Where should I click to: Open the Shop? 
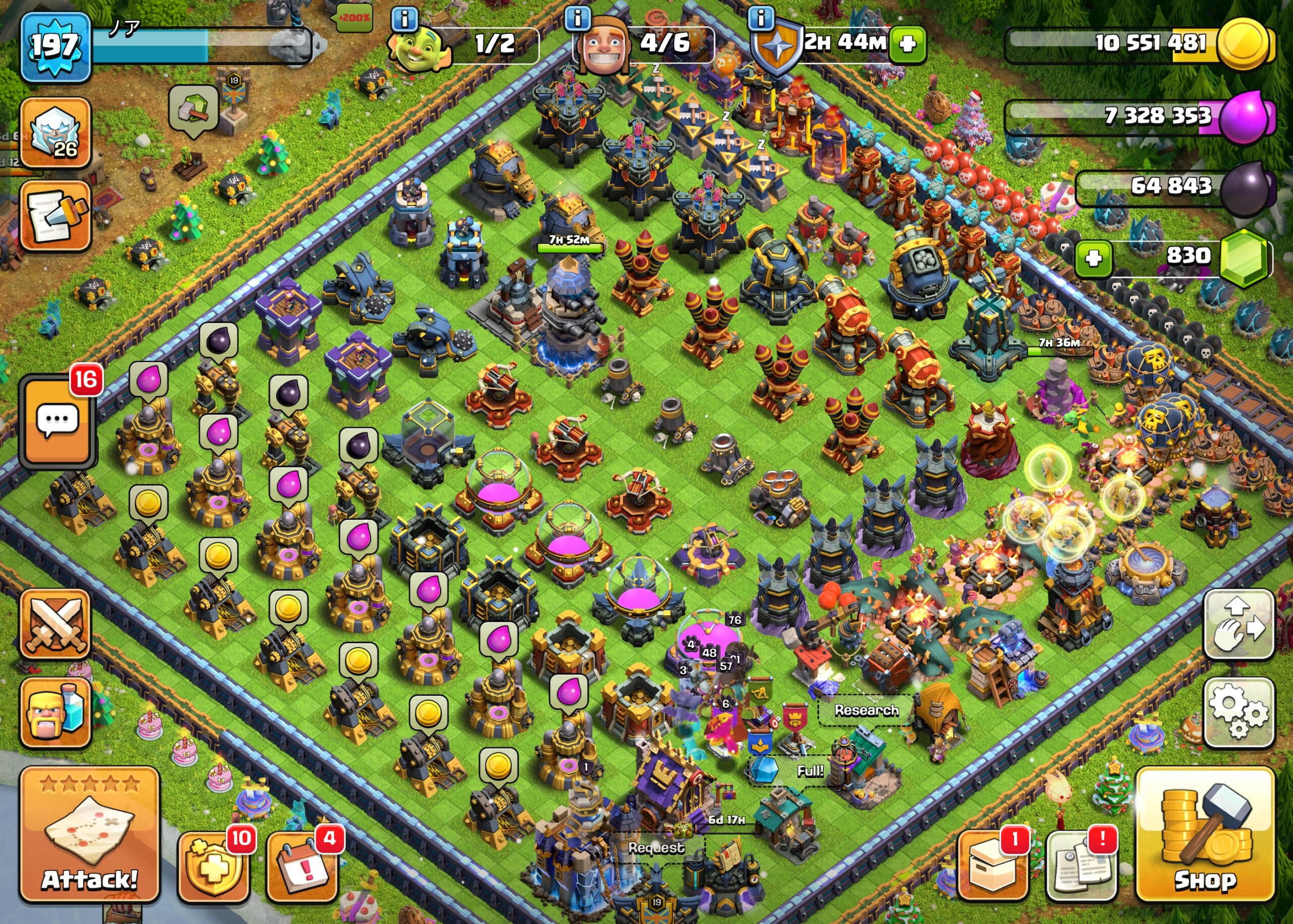(x=1205, y=835)
